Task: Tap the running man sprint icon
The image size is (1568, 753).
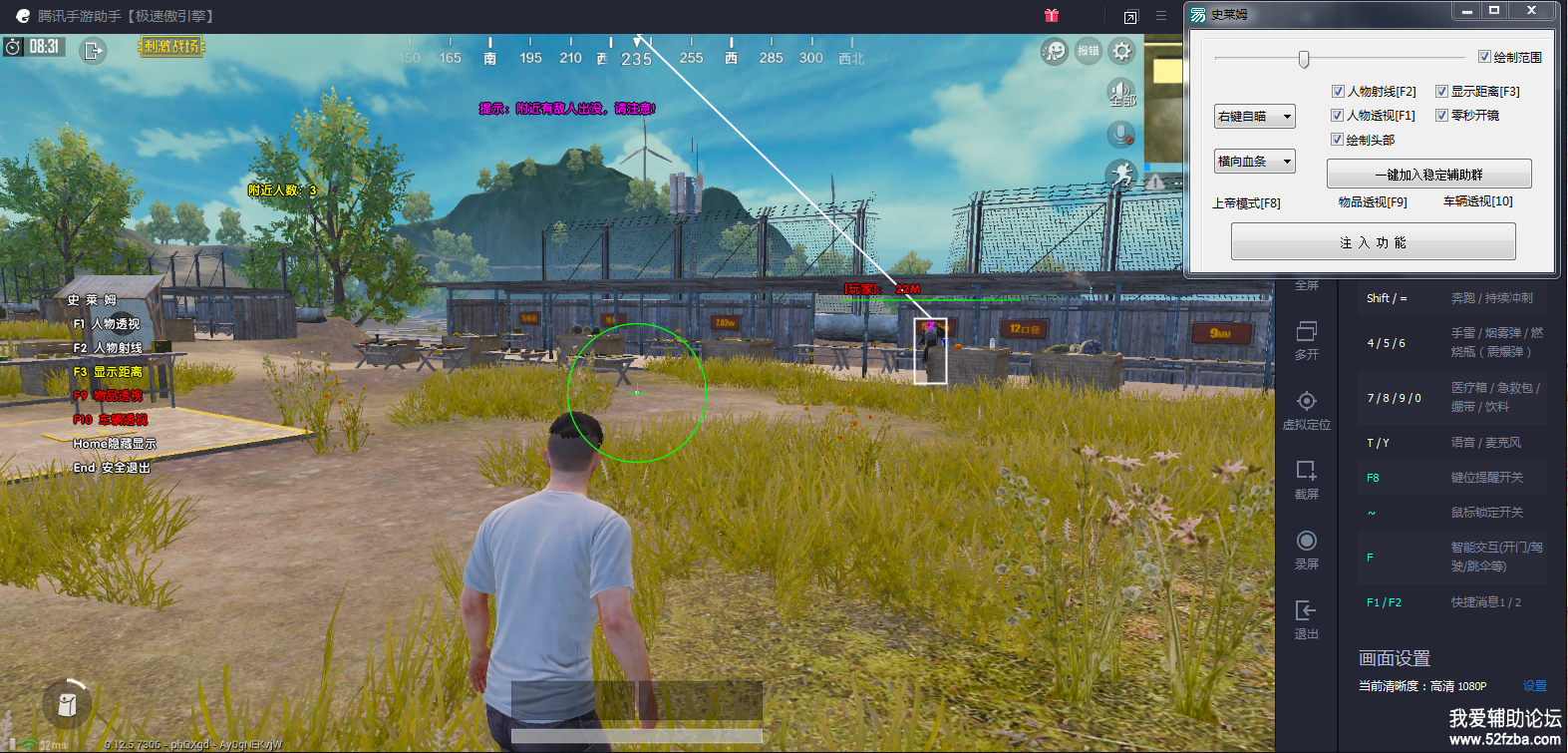Action: [1122, 175]
